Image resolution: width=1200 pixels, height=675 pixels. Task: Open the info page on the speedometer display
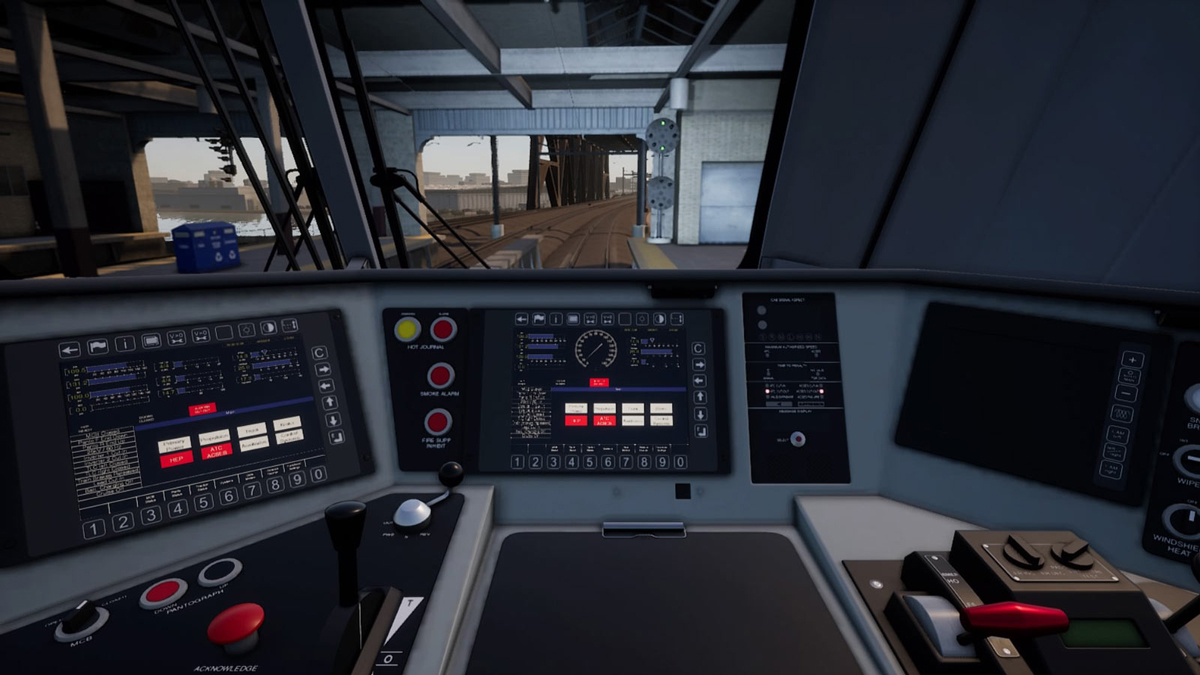tap(558, 319)
